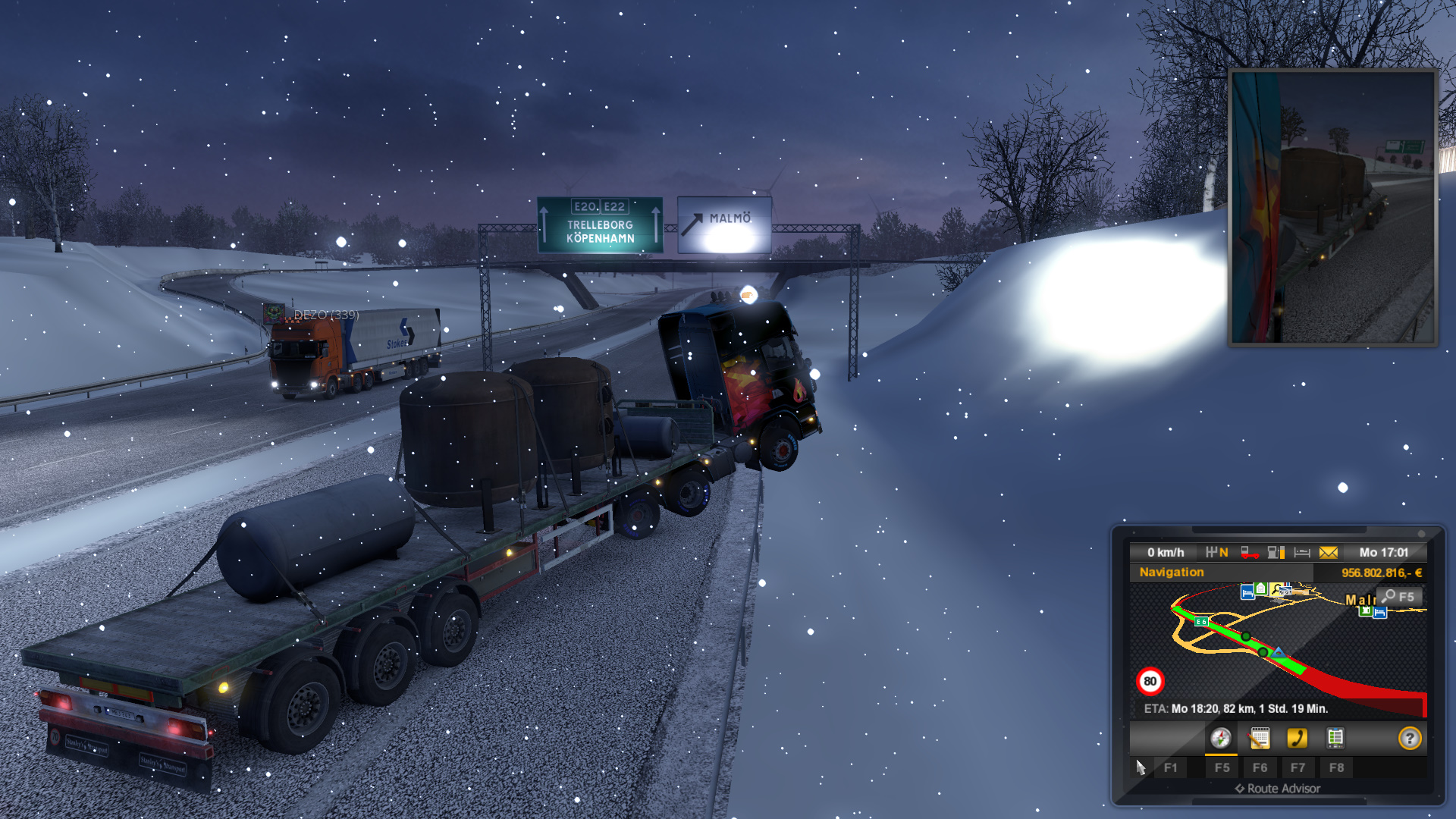Image resolution: width=1456 pixels, height=819 pixels.
Task: Select the Route Advisor navigation map
Action: 1277,648
